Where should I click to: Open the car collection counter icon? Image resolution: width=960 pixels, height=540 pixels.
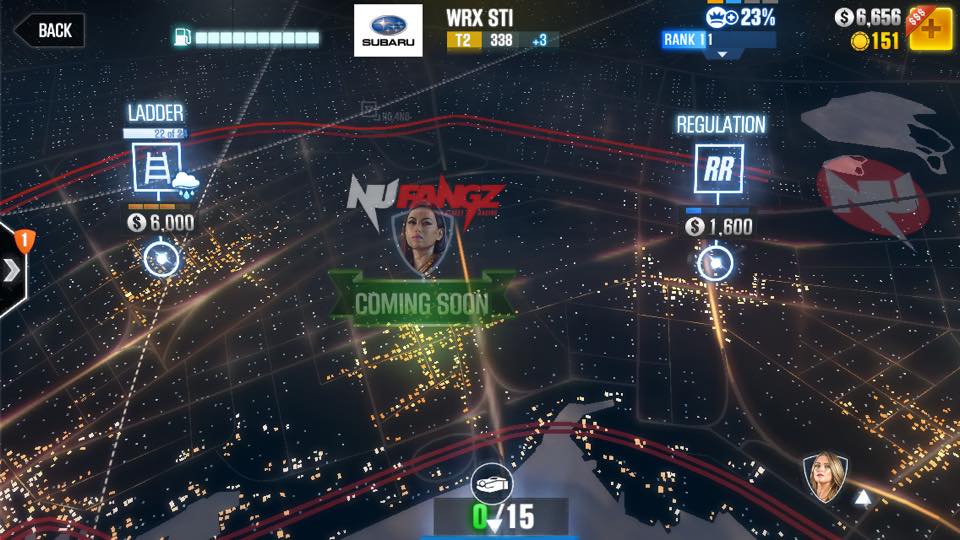491,482
